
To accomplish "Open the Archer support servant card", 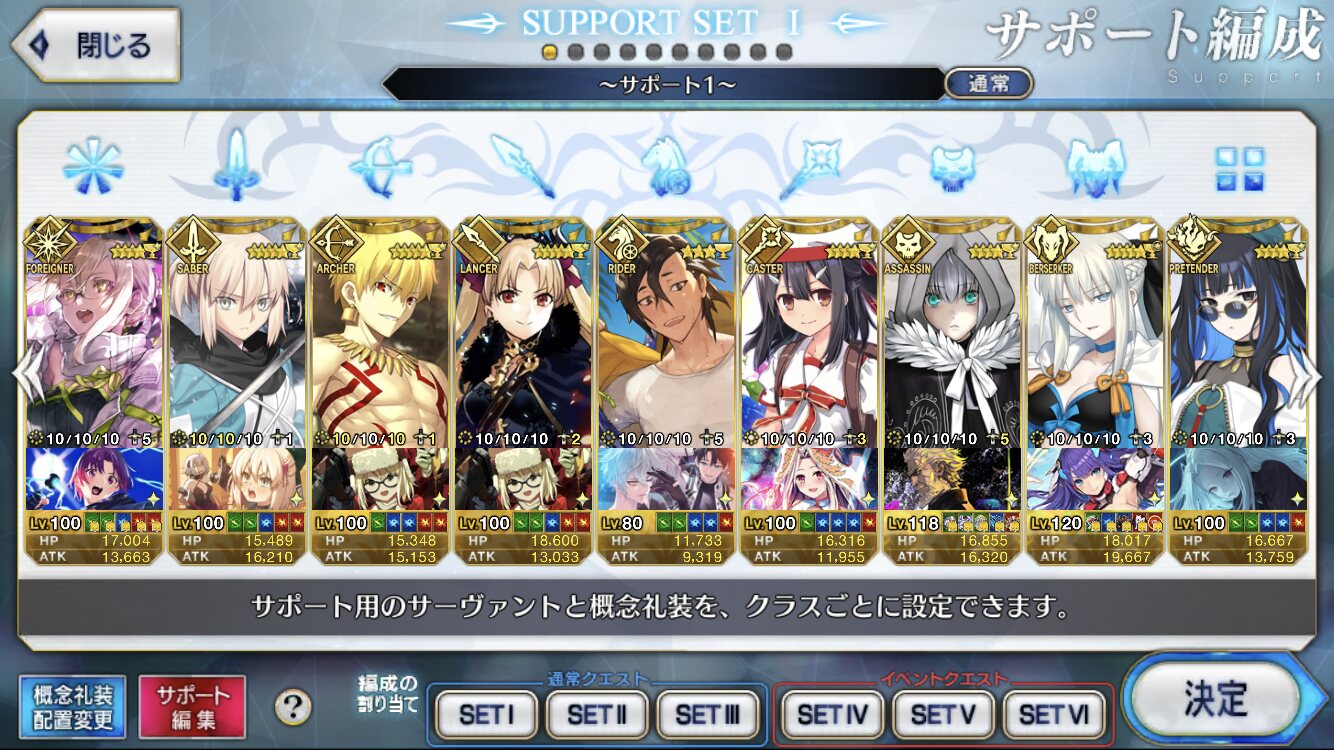I will (380, 330).
